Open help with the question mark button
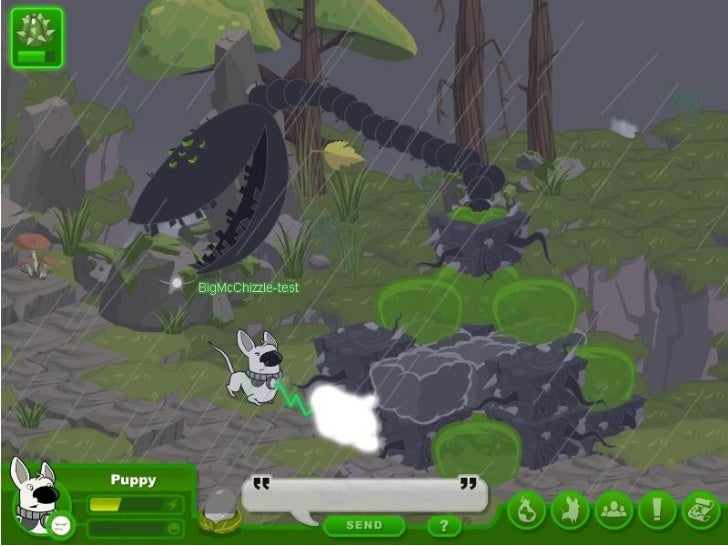This screenshot has width=728, height=546. pyautogui.click(x=444, y=525)
